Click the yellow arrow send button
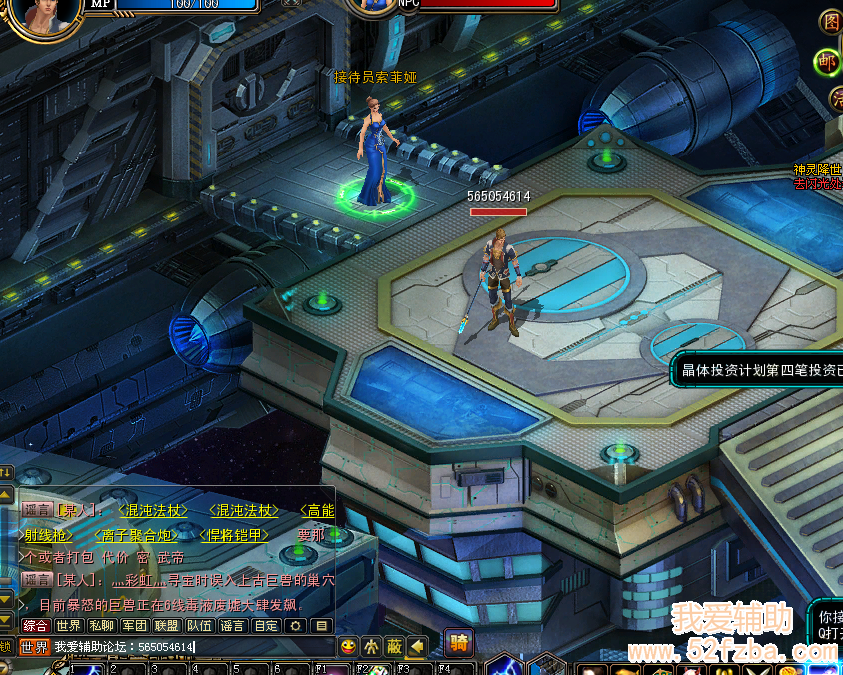 (417, 645)
